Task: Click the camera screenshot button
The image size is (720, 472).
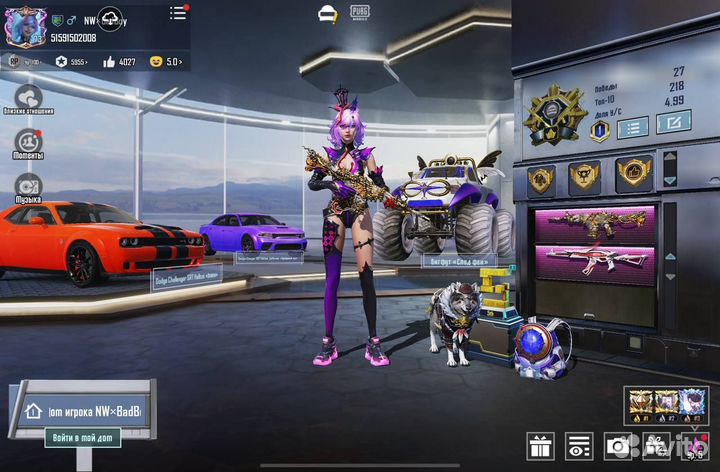Action: click(x=618, y=446)
